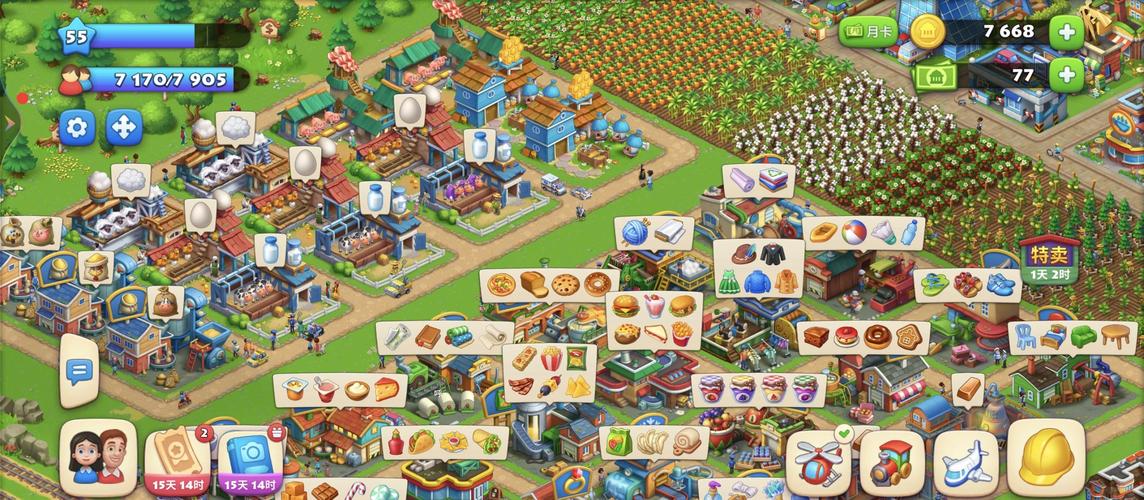
Task: Open the chat speech bubble panel
Action: coord(78,370)
